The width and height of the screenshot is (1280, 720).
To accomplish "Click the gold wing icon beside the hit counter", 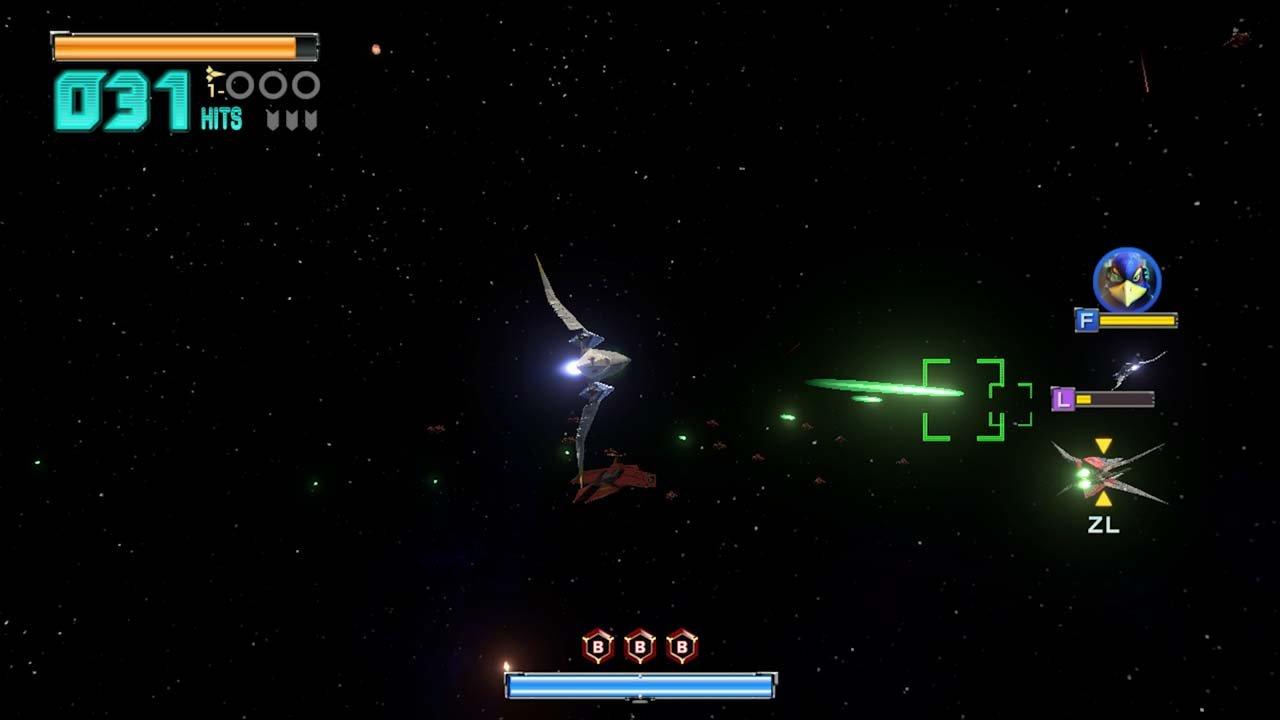I will coord(215,74).
